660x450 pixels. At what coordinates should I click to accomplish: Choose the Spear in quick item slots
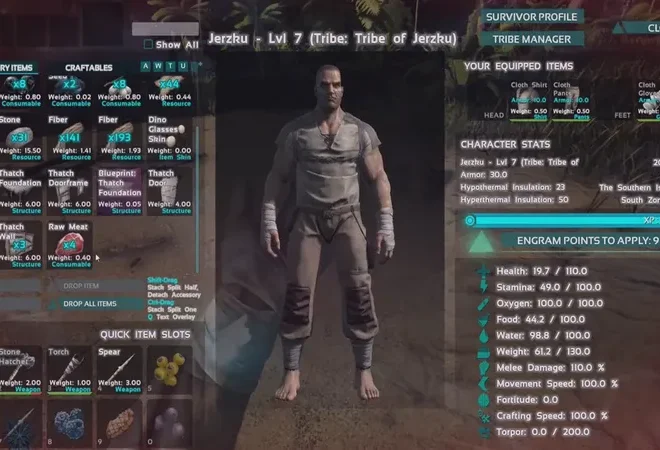(x=119, y=370)
